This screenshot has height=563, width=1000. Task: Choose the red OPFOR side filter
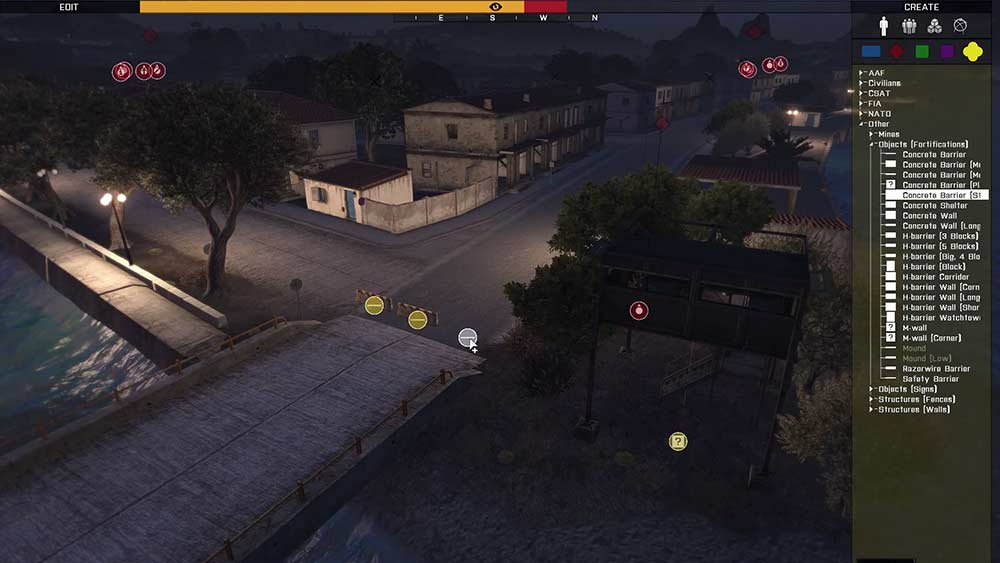[x=897, y=51]
